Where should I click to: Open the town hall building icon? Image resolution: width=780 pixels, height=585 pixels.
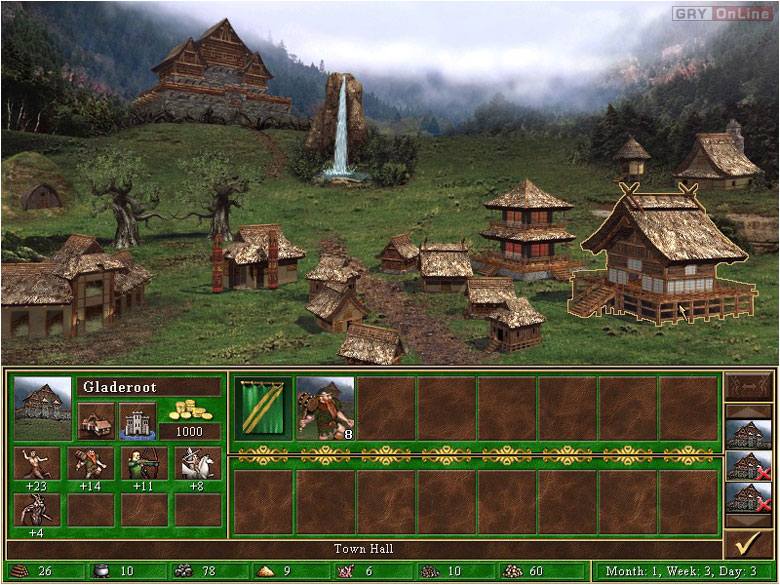coord(95,420)
